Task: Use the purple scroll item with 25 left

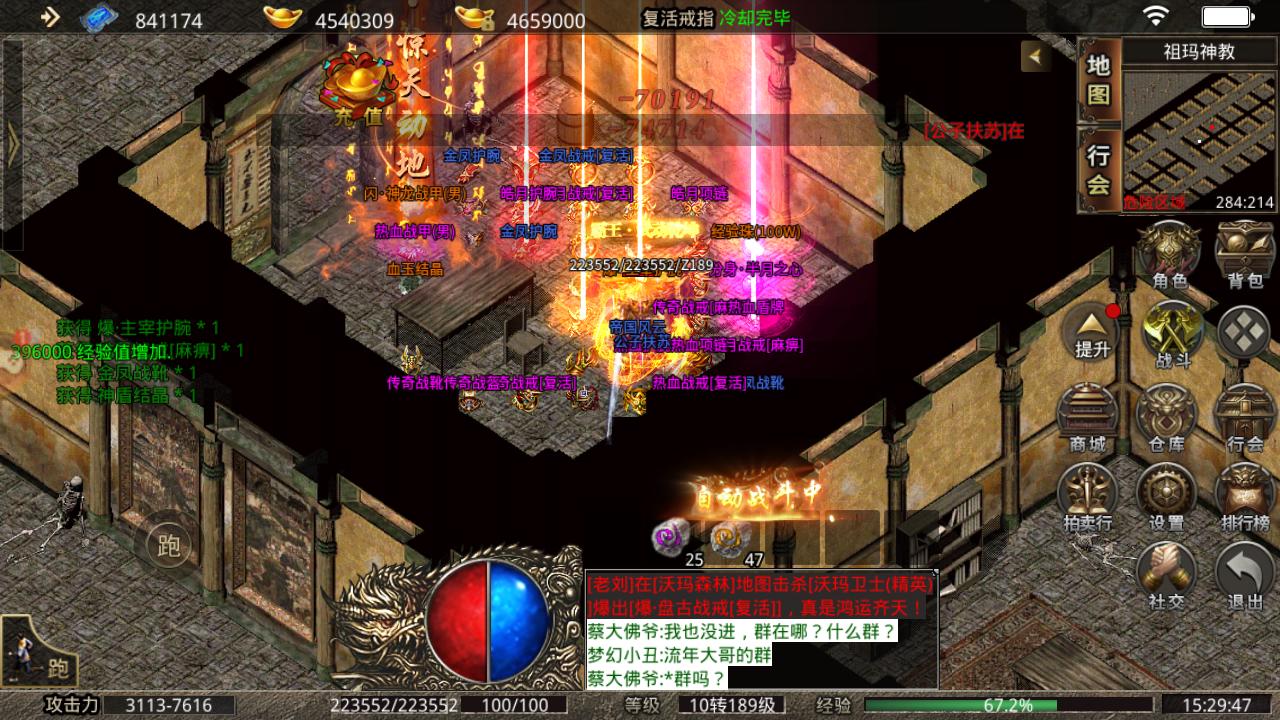Action: click(x=668, y=537)
